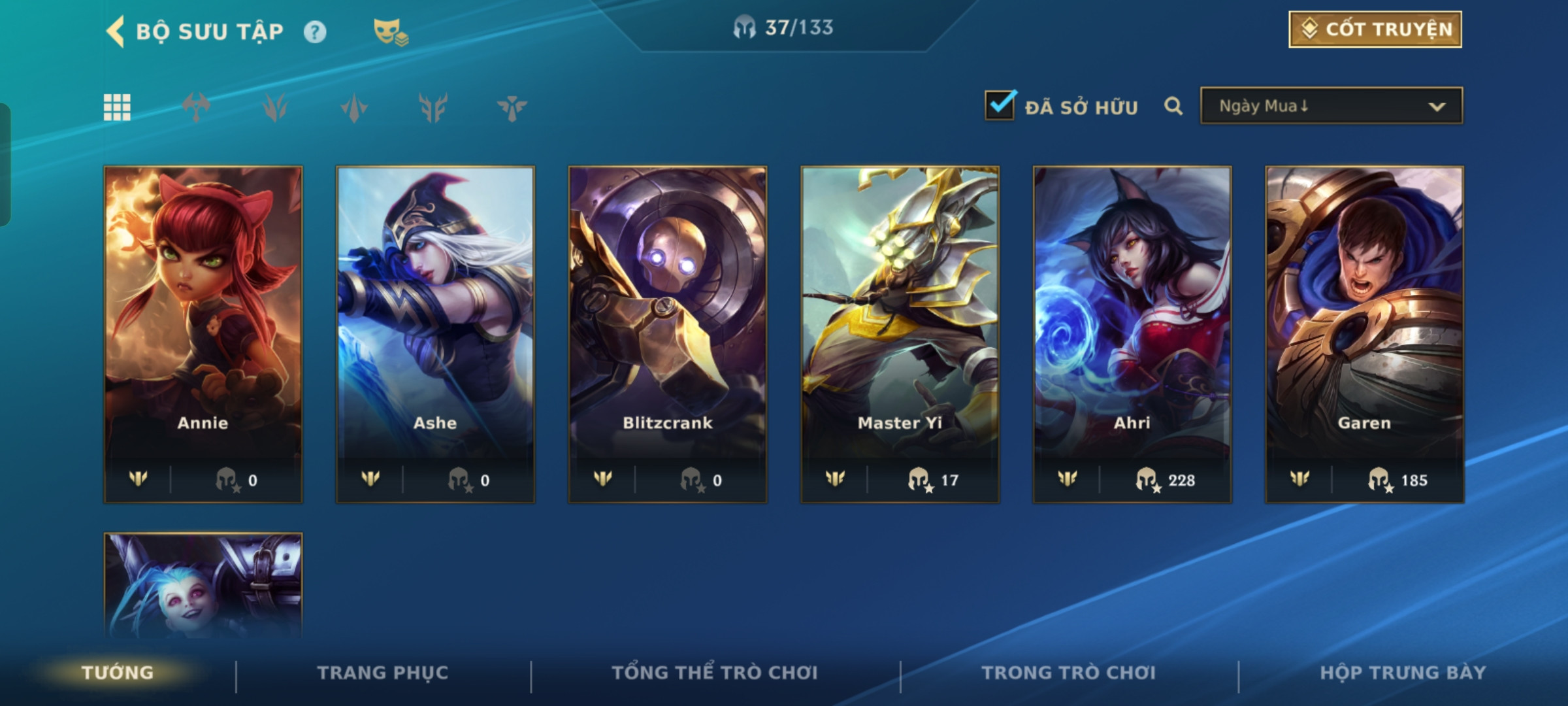Show the Trong Trò Chơi tab

1068,673
